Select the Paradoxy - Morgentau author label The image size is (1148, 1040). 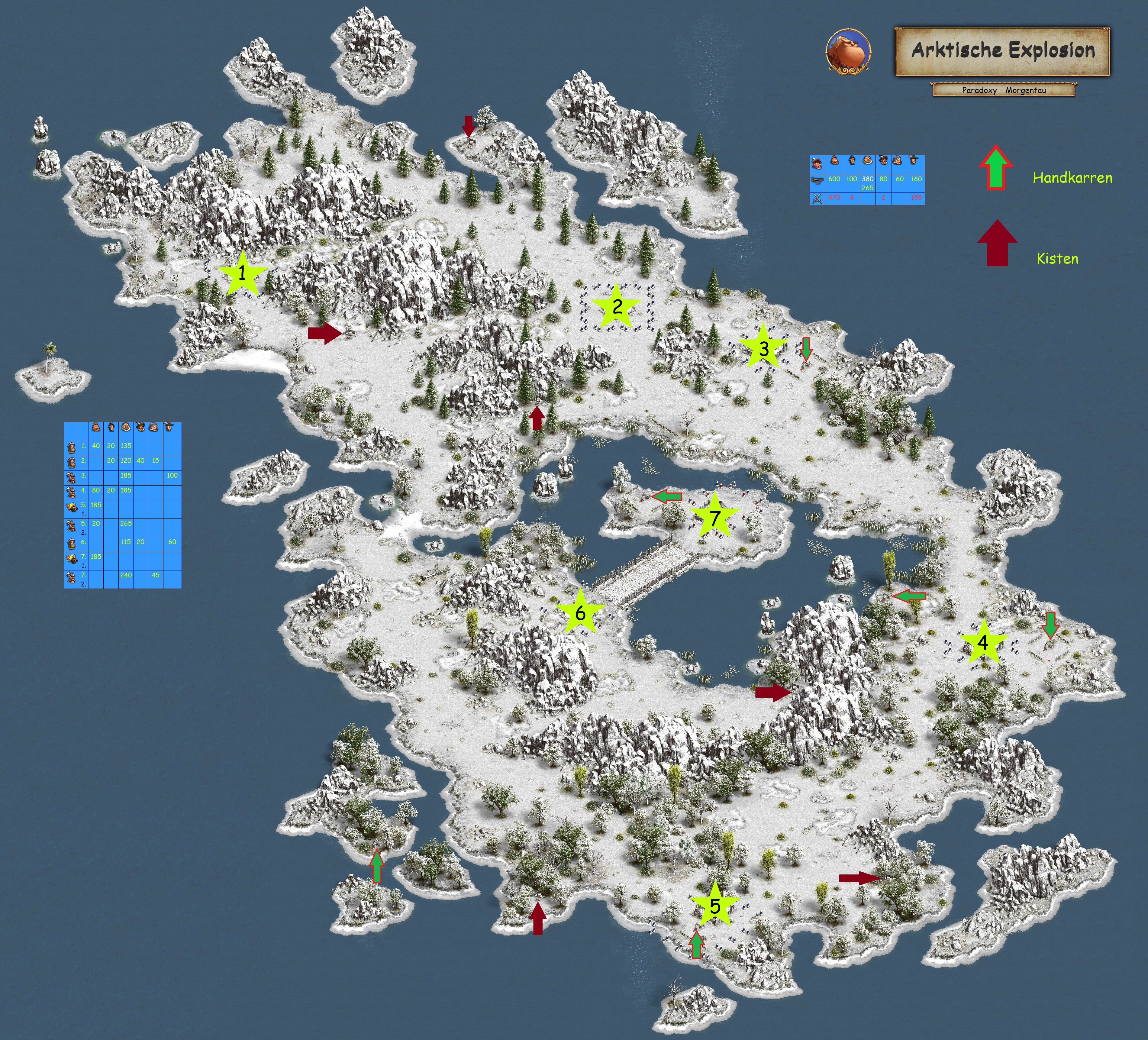[x=1003, y=90]
